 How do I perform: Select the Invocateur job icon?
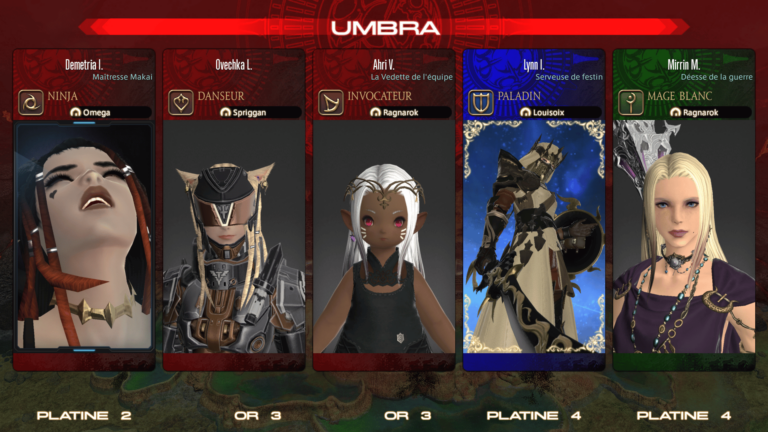tap(331, 103)
